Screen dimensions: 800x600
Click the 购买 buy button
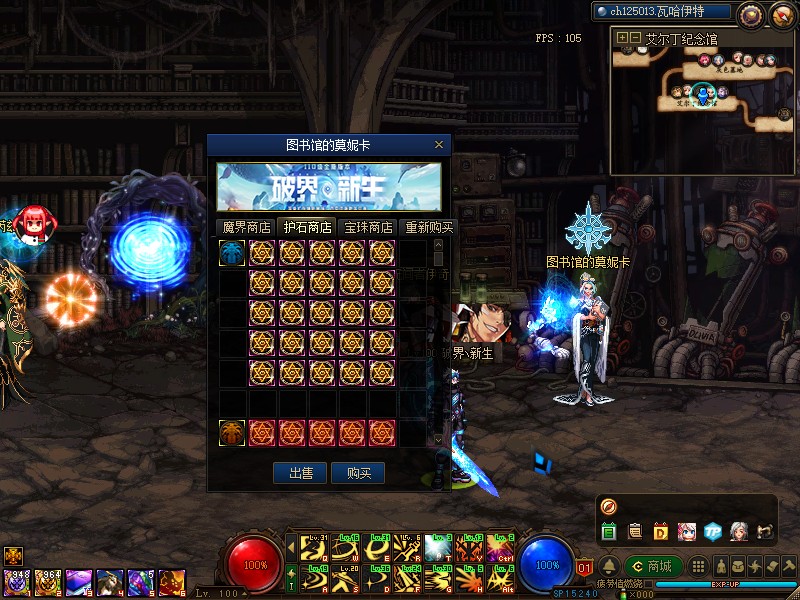tap(359, 473)
